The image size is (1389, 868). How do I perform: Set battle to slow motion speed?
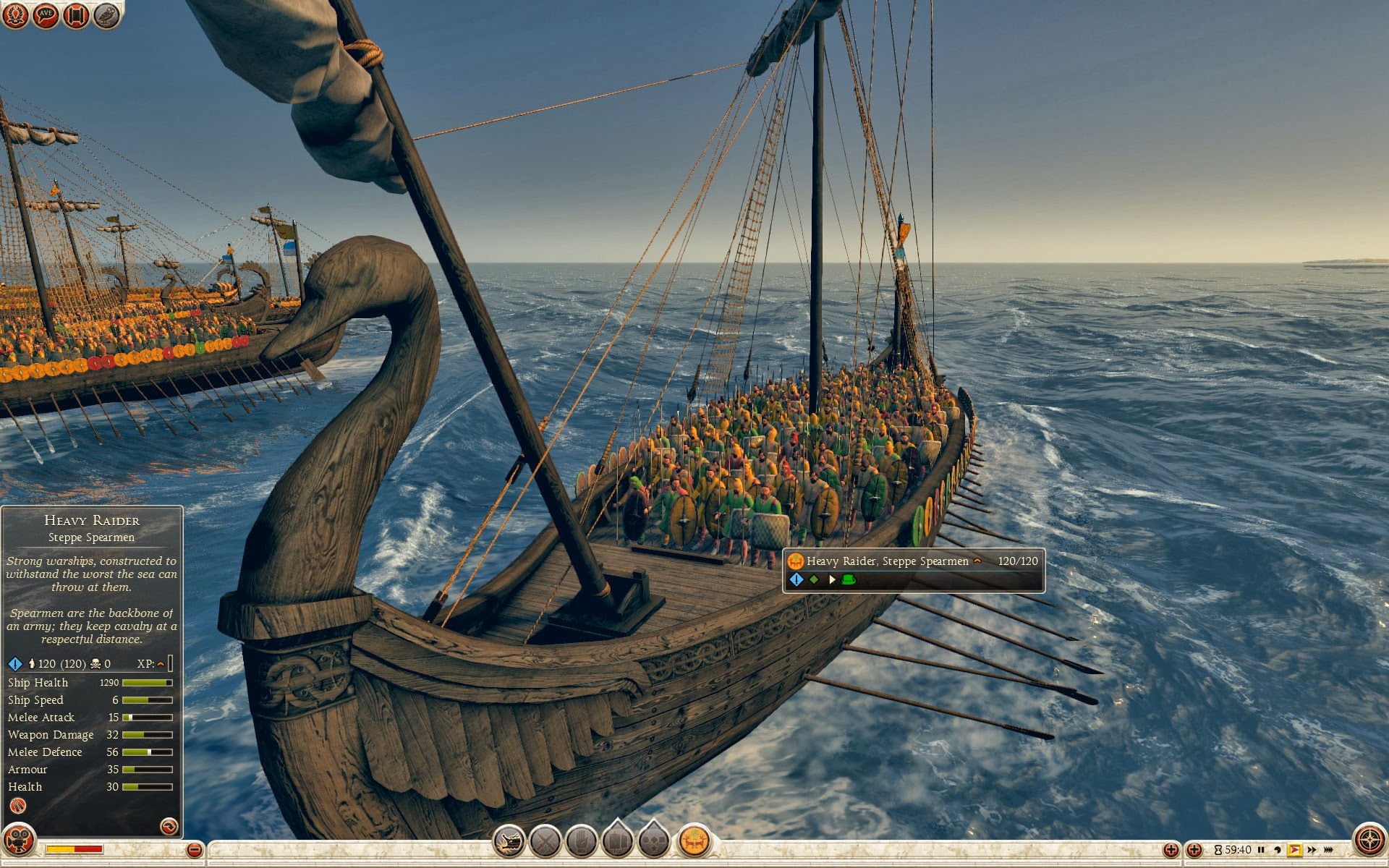point(1278,850)
